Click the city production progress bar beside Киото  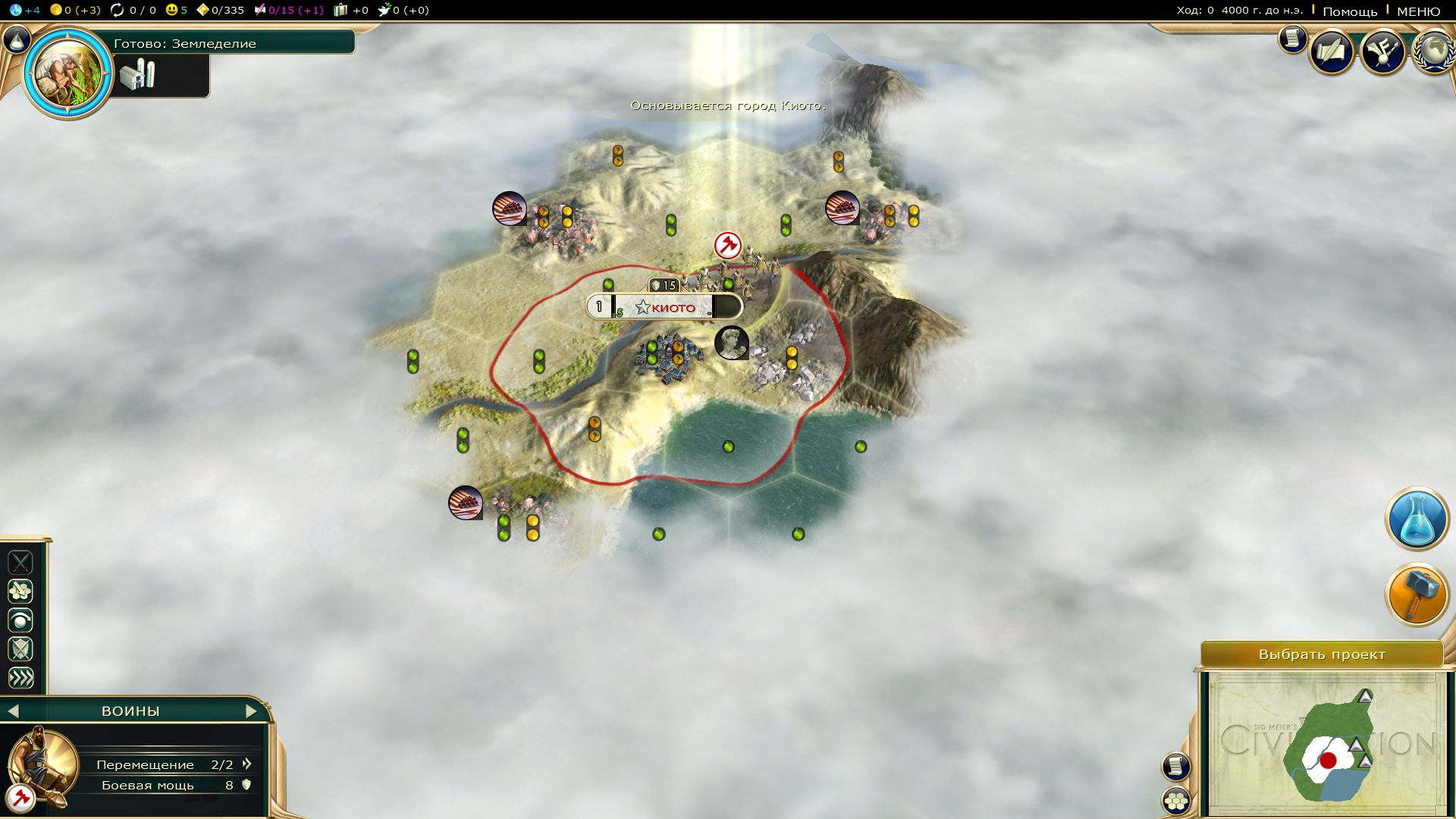(726, 307)
